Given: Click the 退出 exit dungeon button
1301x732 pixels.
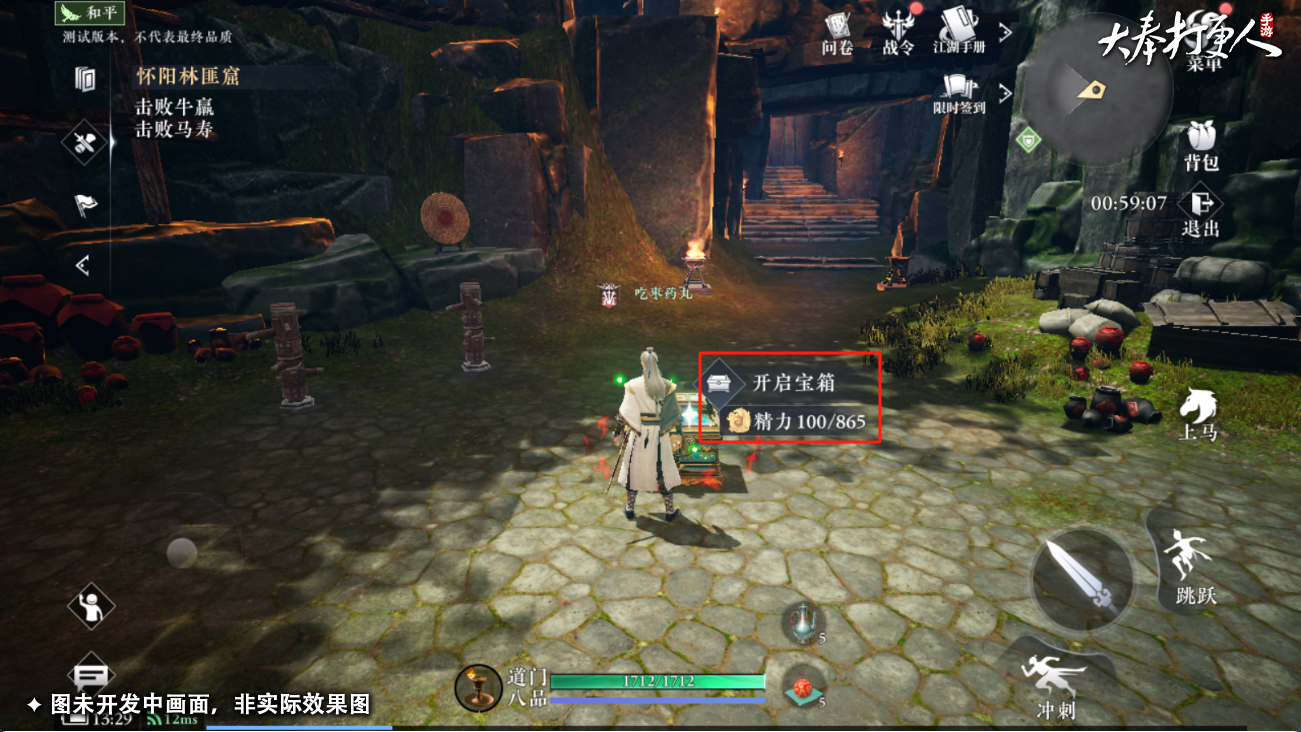Looking at the screenshot, I should (1201, 212).
